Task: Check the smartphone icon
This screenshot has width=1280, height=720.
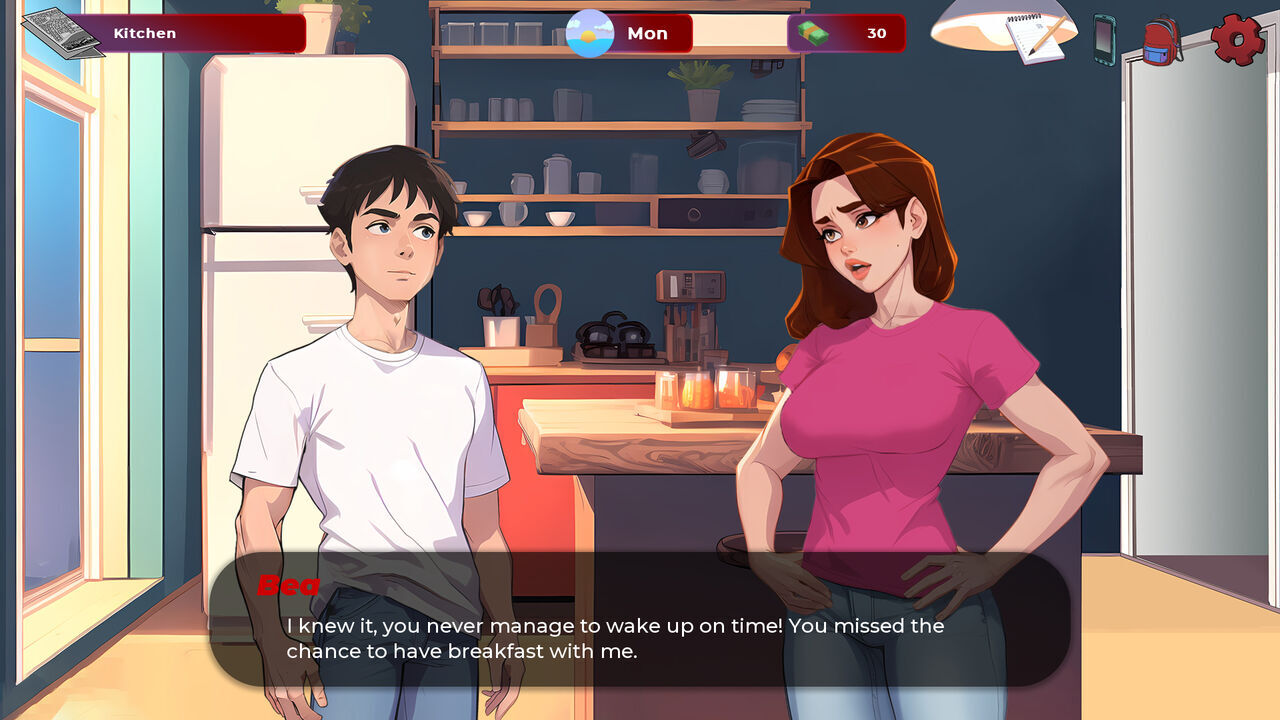Action: click(x=1103, y=40)
